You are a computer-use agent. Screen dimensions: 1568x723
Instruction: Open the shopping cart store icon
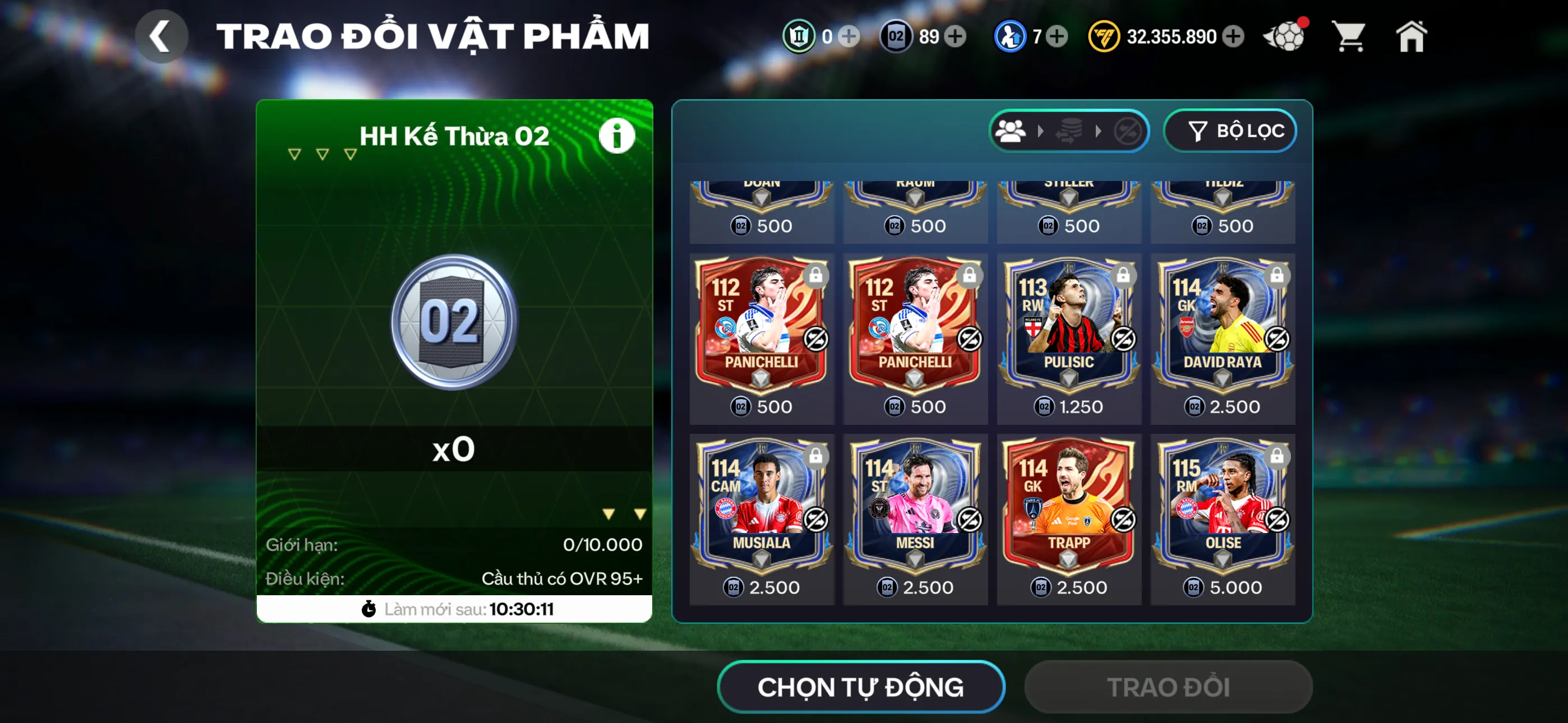tap(1349, 36)
